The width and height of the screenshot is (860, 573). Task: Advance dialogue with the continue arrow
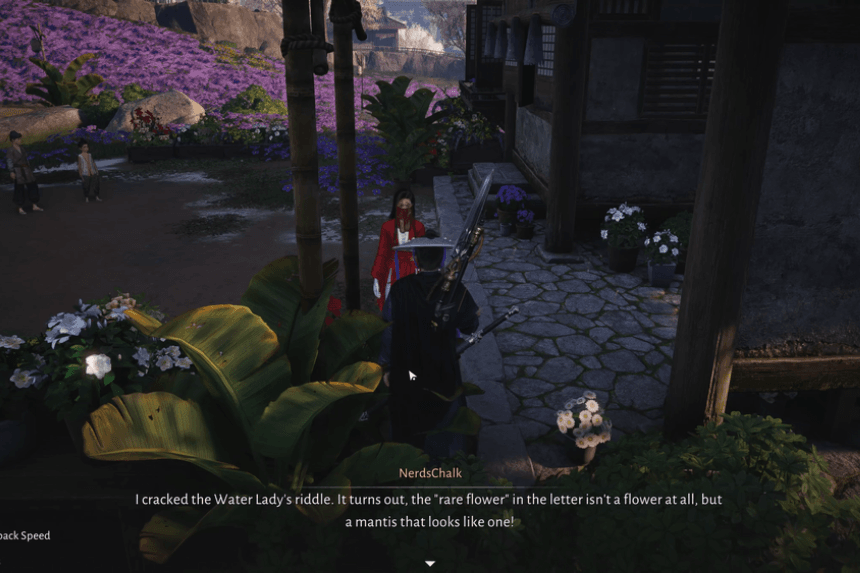pos(430,563)
